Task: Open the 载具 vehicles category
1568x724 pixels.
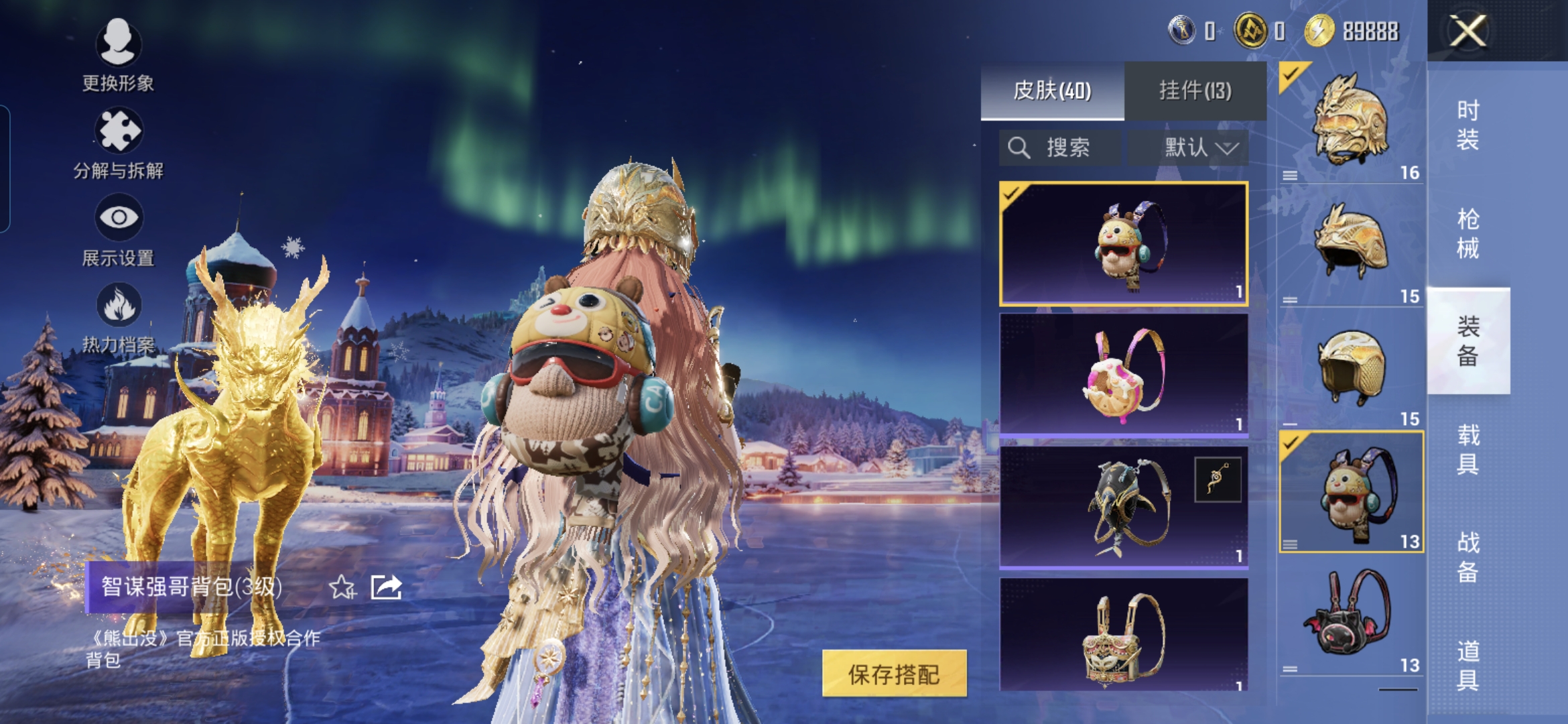Action: click(x=1467, y=449)
